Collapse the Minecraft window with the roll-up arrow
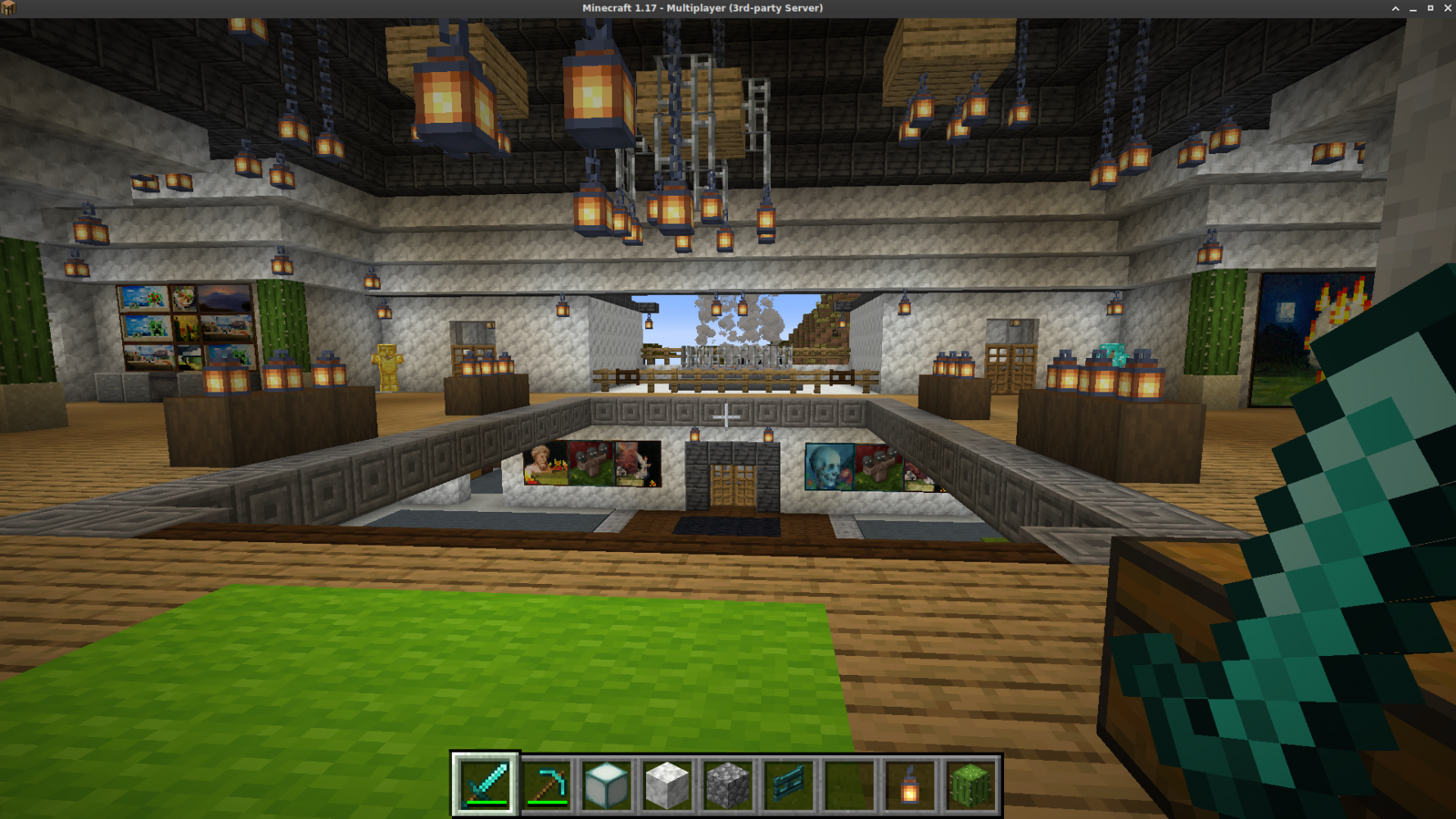Screen dimensions: 1456x819 (x=1395, y=8)
